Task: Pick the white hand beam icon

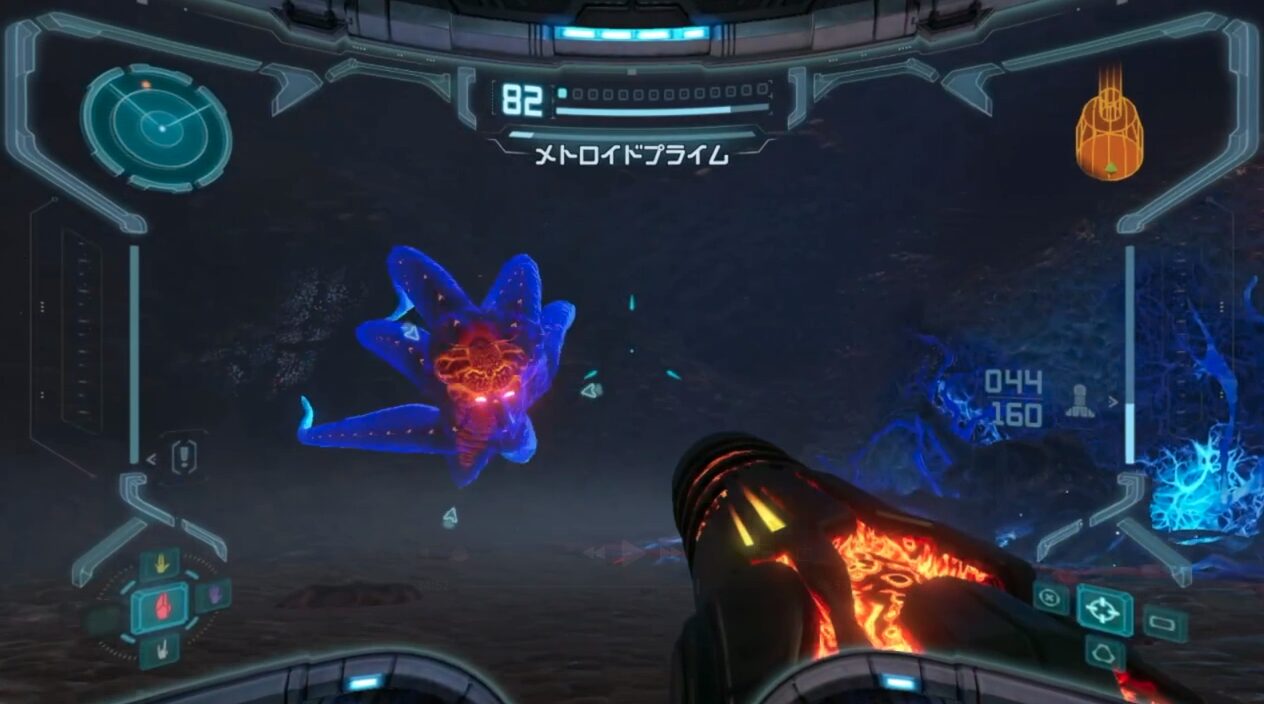Action: tap(160, 651)
